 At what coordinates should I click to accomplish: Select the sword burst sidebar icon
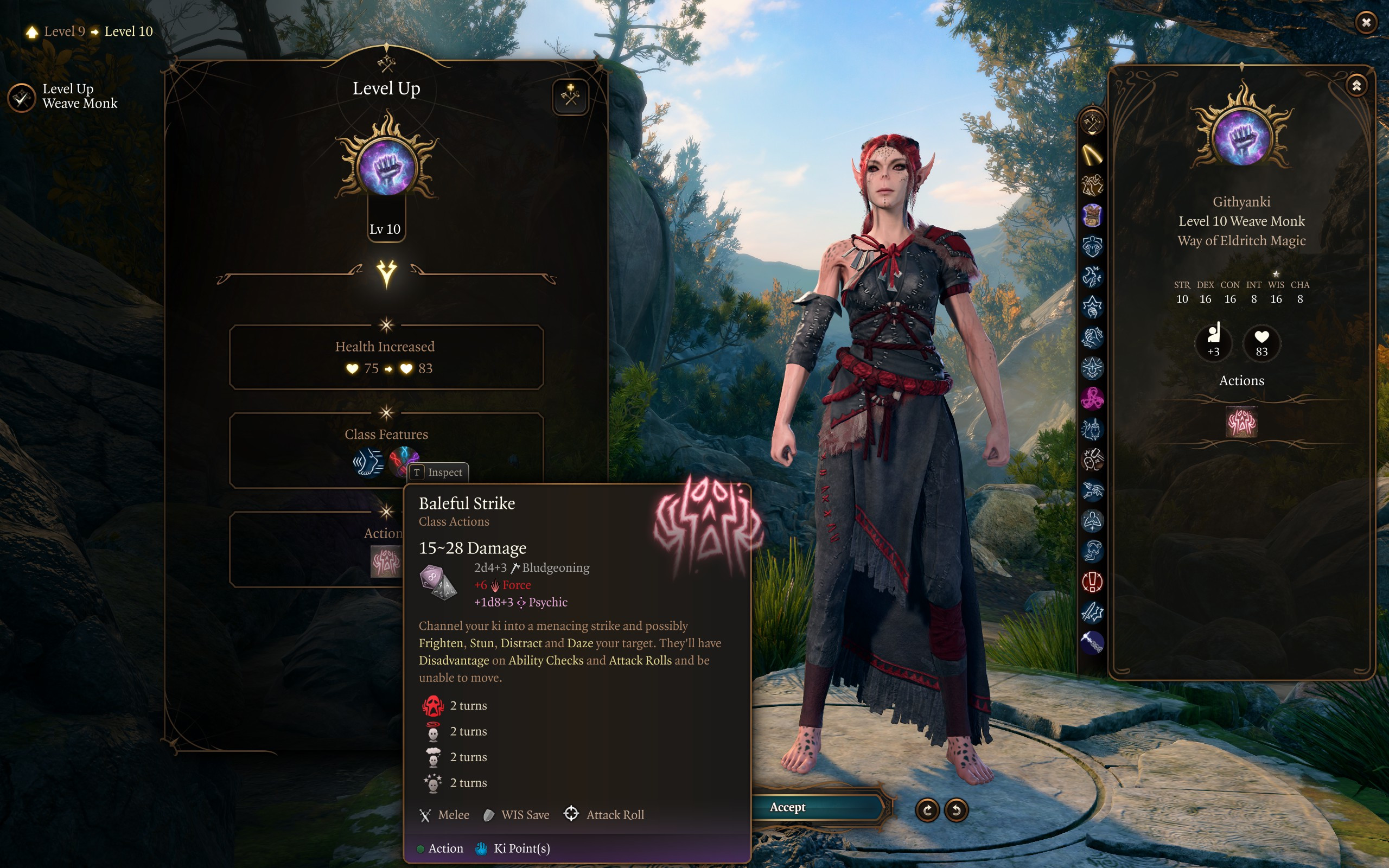point(1092,612)
